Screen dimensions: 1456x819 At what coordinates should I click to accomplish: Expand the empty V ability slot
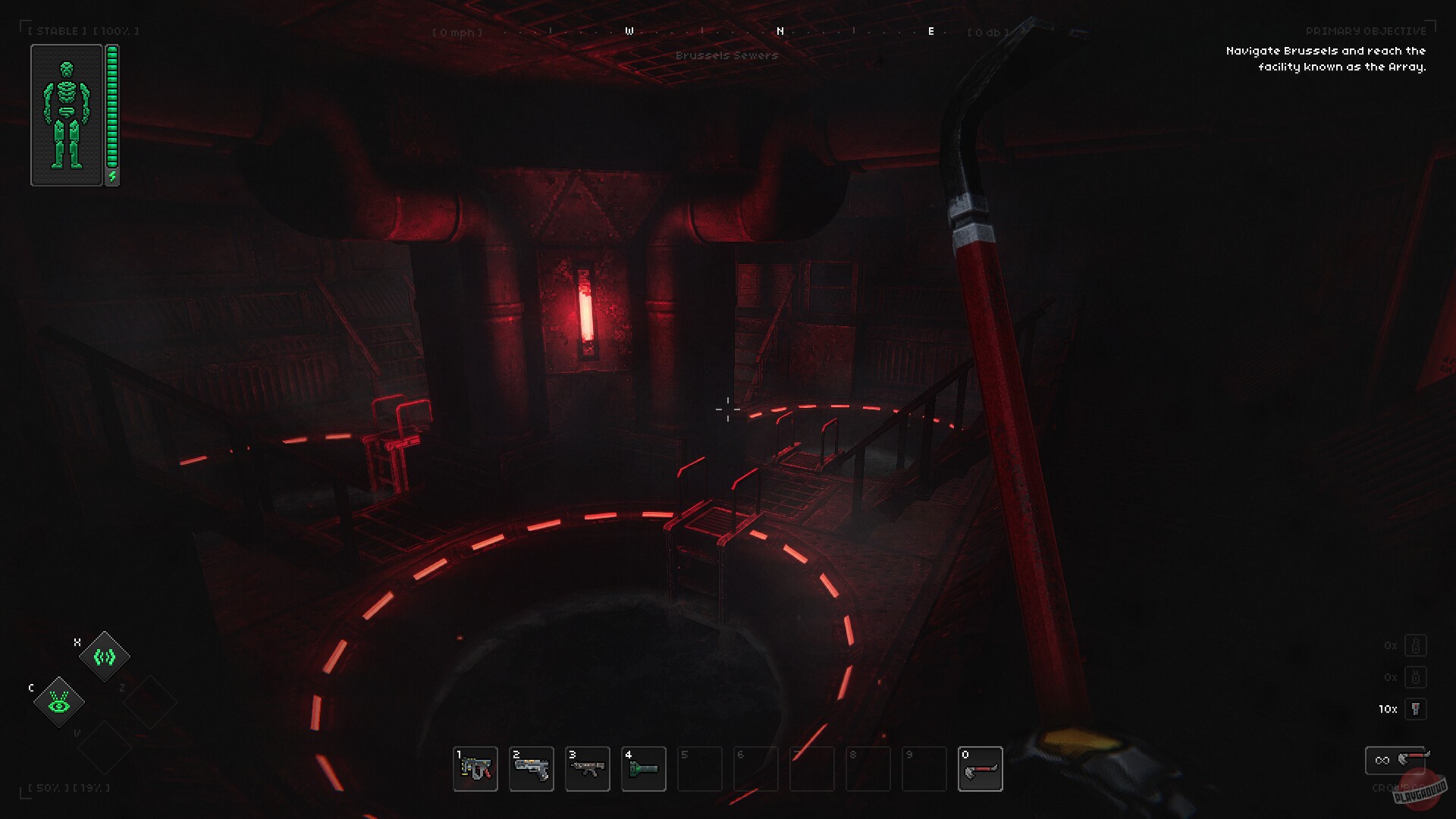point(105,748)
